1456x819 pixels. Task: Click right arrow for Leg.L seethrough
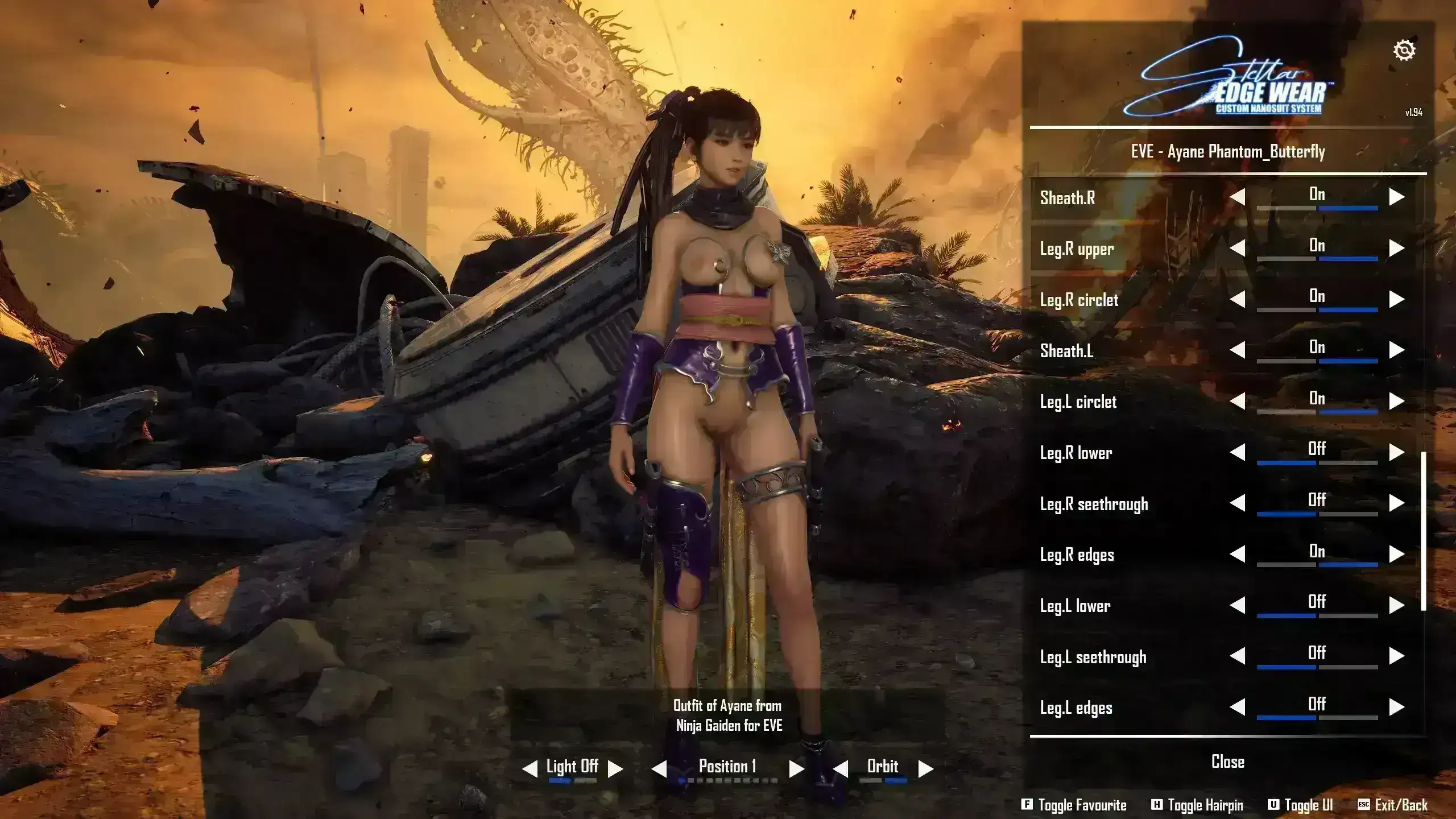coord(1396,656)
